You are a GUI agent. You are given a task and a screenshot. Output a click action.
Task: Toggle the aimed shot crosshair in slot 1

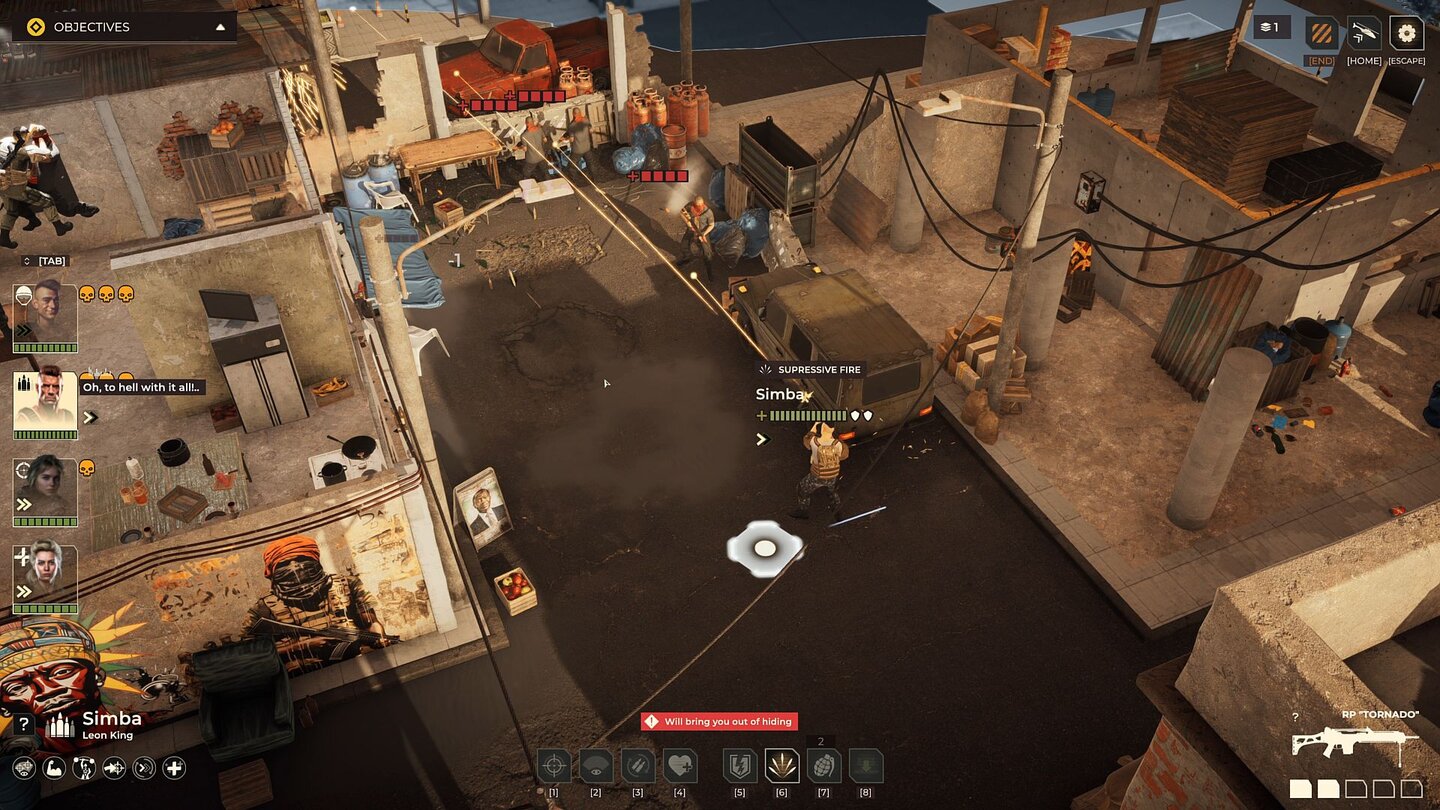click(x=553, y=766)
